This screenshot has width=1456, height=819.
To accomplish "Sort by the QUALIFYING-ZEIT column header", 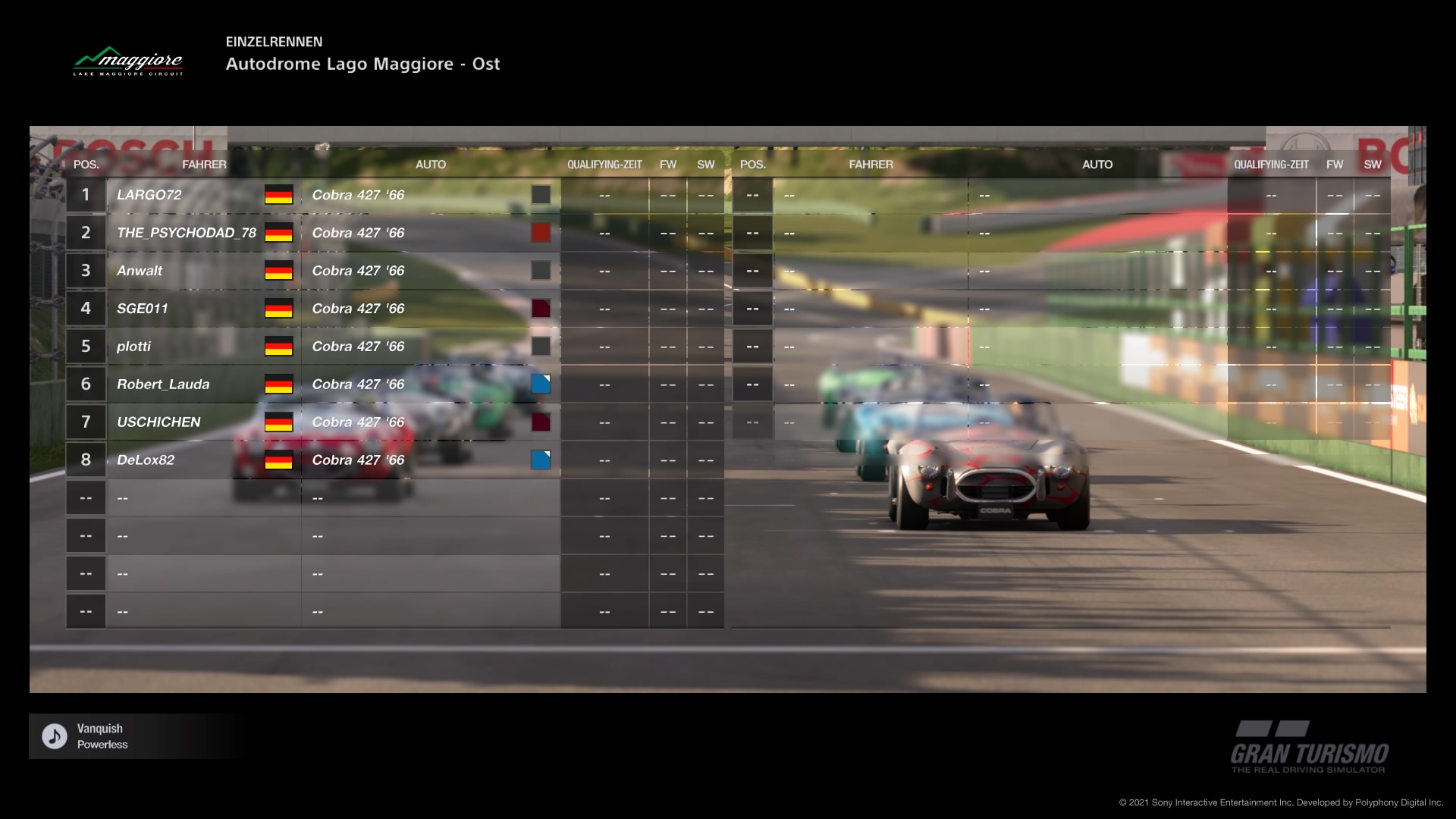I will [x=604, y=164].
